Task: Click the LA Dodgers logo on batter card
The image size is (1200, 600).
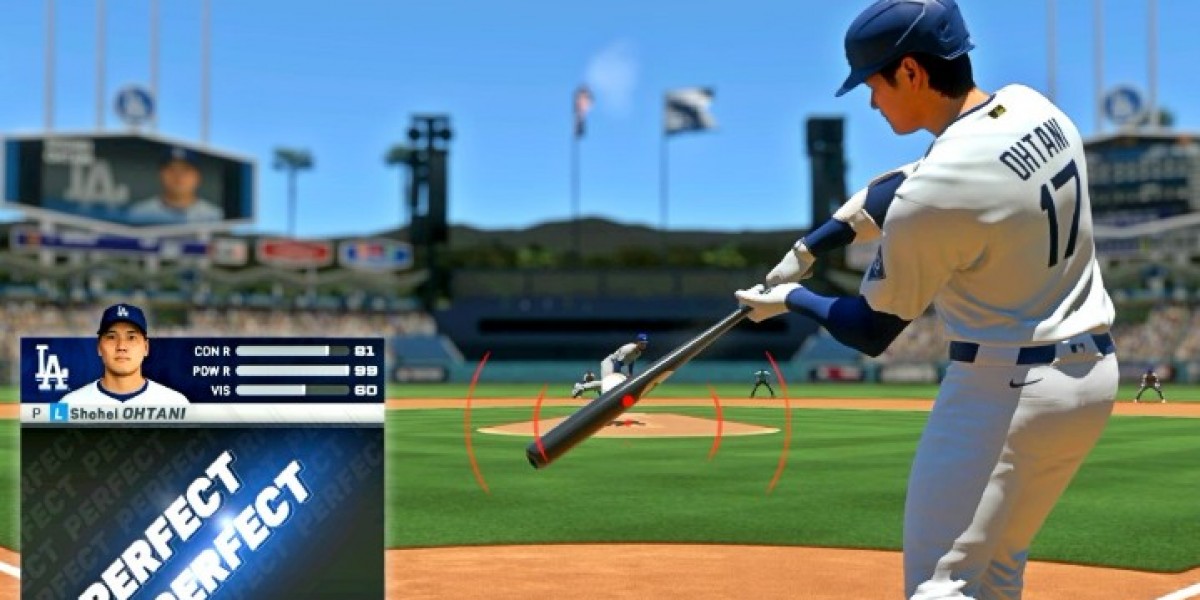Action: pyautogui.click(x=51, y=368)
